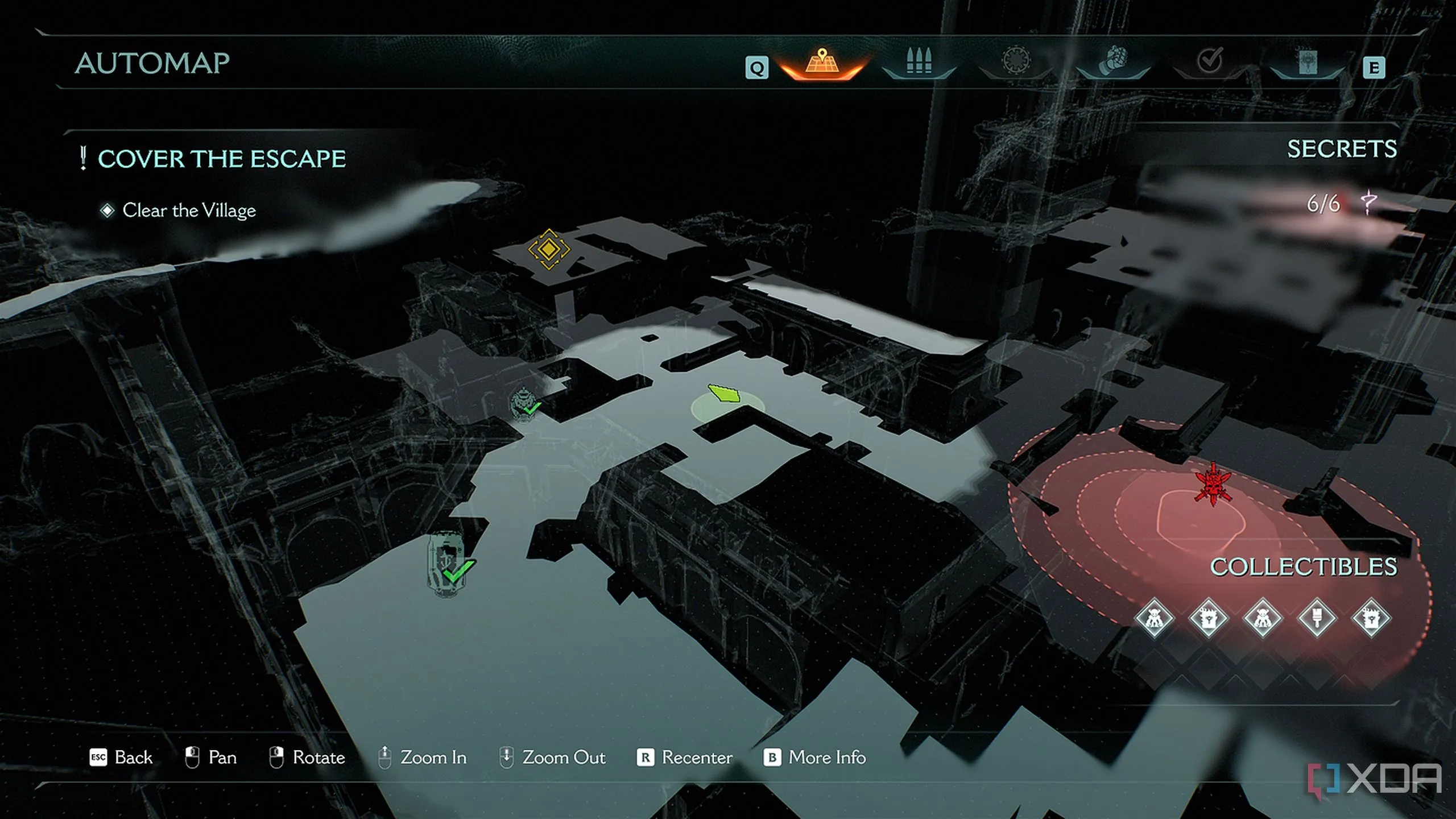
Task: Switch to the gauntlet fist tab
Action: coord(1113,61)
